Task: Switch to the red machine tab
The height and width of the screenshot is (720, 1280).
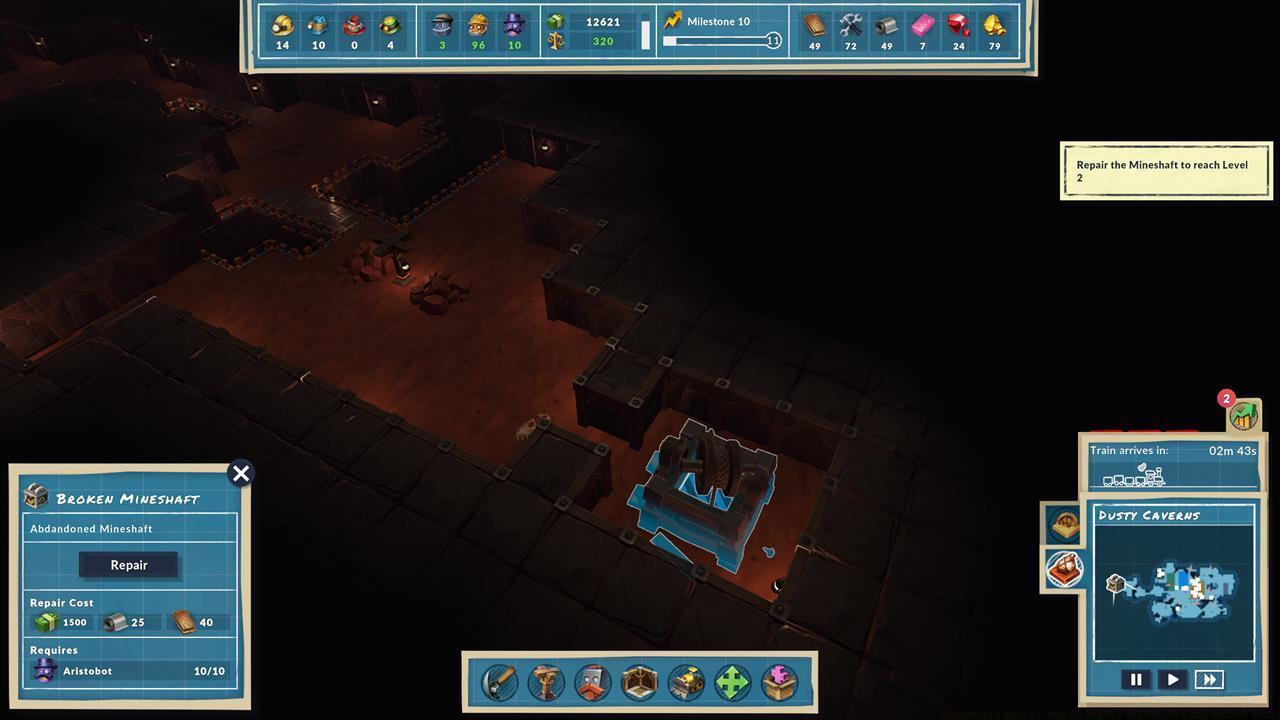Action: (1063, 570)
